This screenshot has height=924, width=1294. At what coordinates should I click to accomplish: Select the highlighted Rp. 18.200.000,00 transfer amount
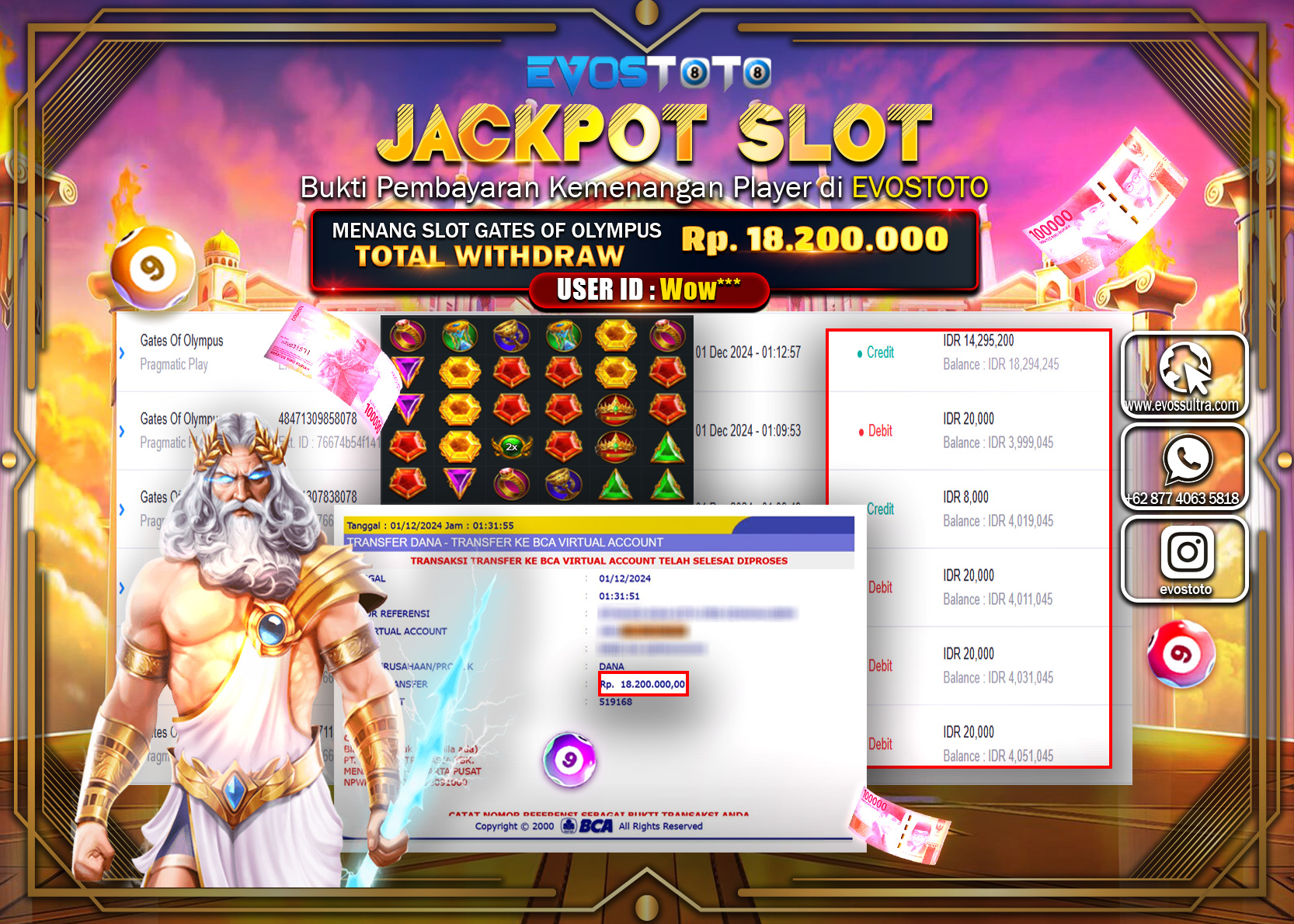[x=642, y=683]
